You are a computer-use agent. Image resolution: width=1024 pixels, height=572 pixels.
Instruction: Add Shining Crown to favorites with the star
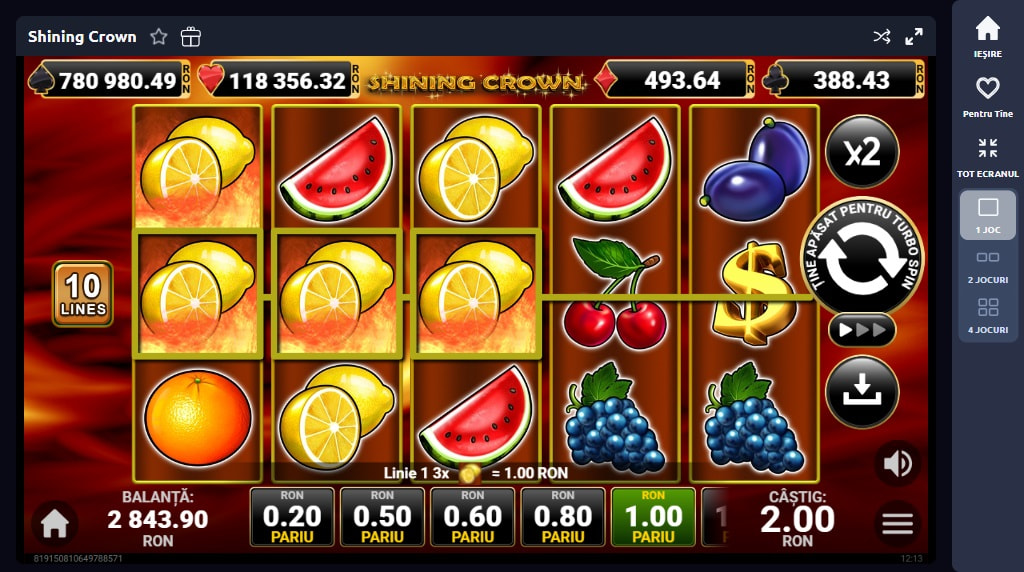(159, 37)
